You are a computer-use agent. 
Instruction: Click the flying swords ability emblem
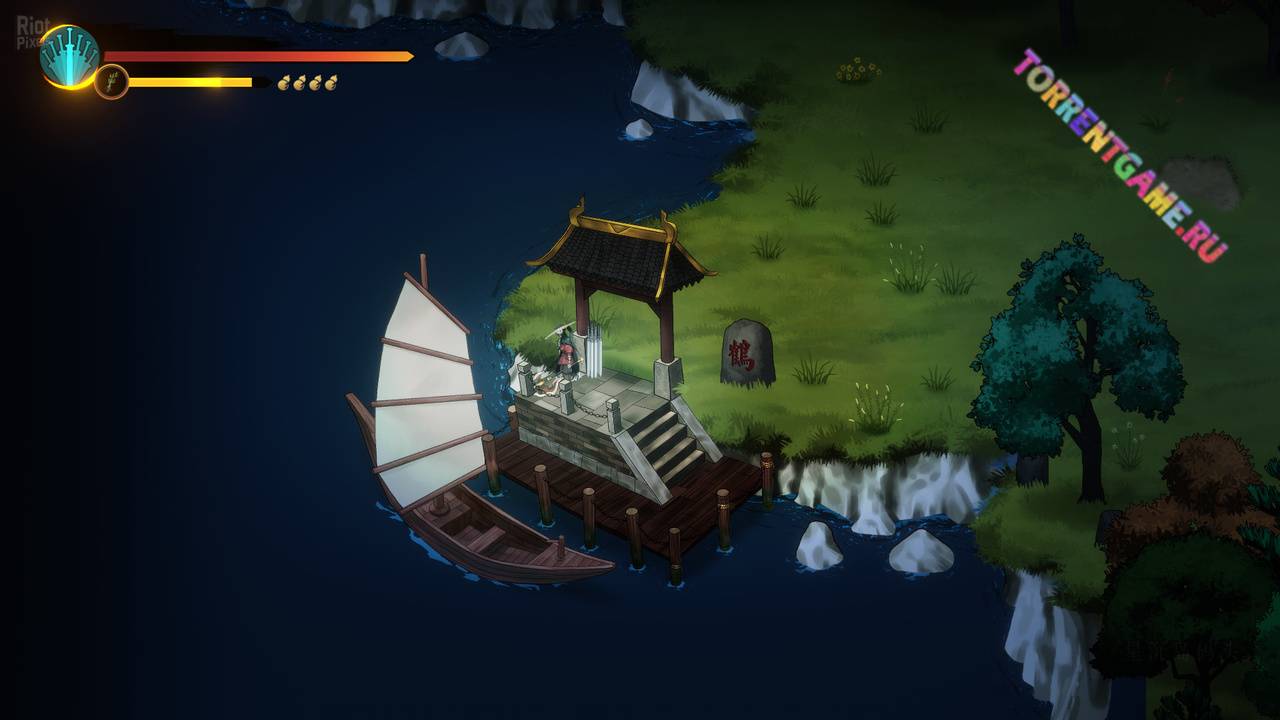coord(69,57)
